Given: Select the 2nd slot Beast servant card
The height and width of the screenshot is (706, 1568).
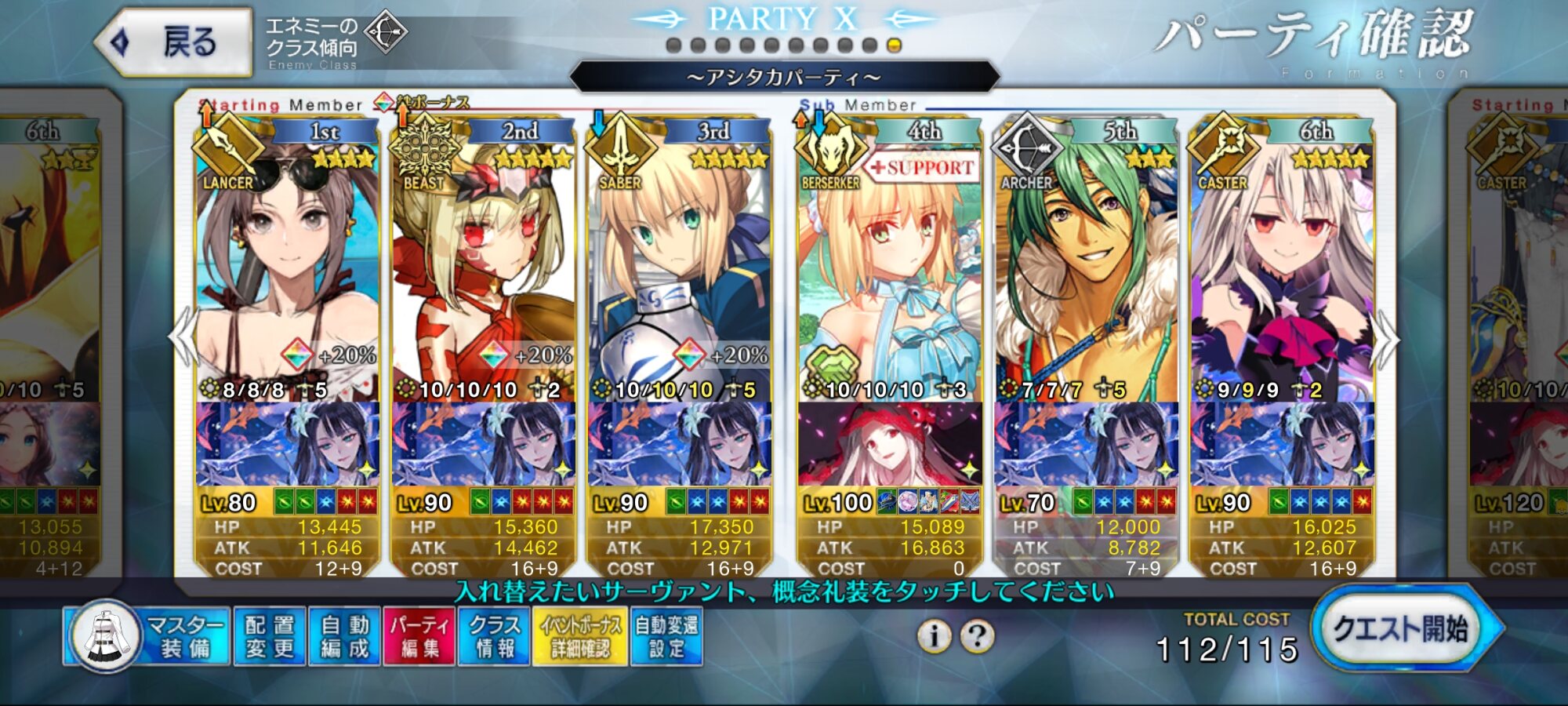Looking at the screenshot, I should [483, 267].
